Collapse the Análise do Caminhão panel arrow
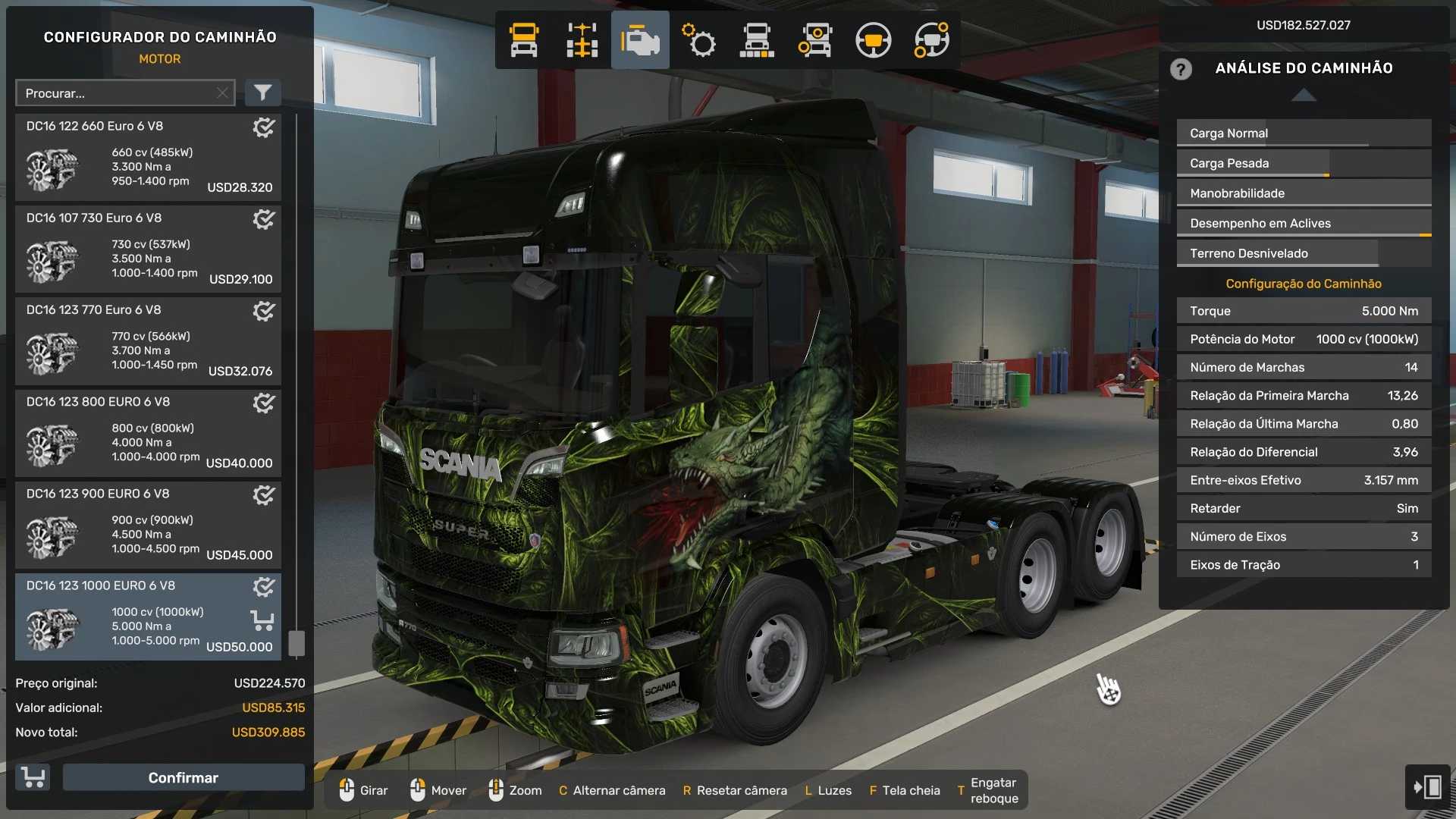 [x=1304, y=95]
